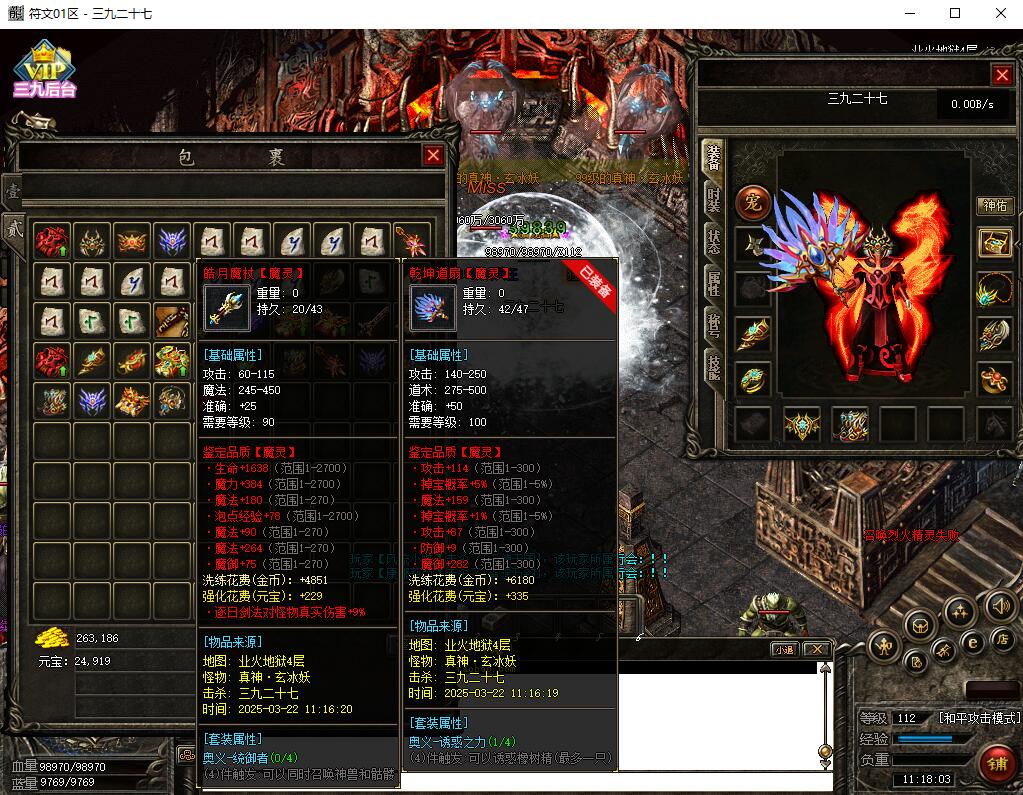Click the 小退 logout button
Screen dimensions: 1023x795
pos(785,649)
